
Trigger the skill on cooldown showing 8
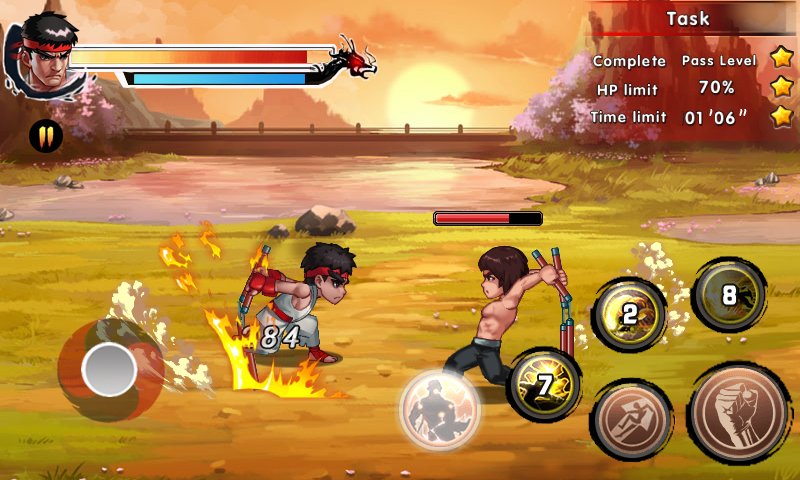click(x=729, y=295)
